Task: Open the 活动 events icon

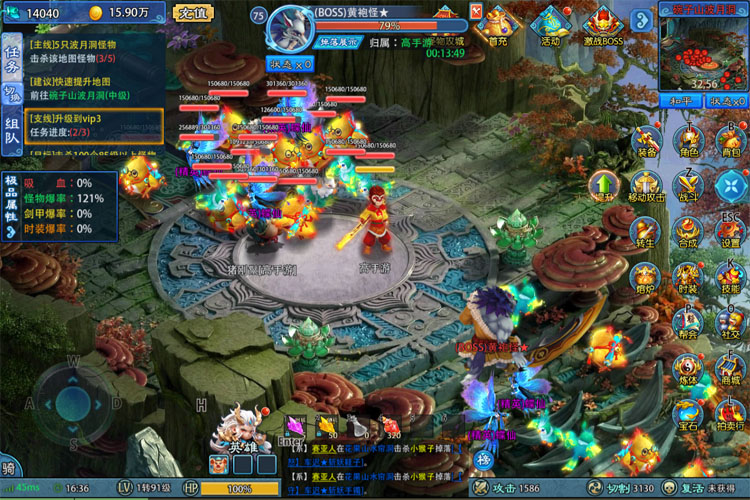Action: (550, 24)
